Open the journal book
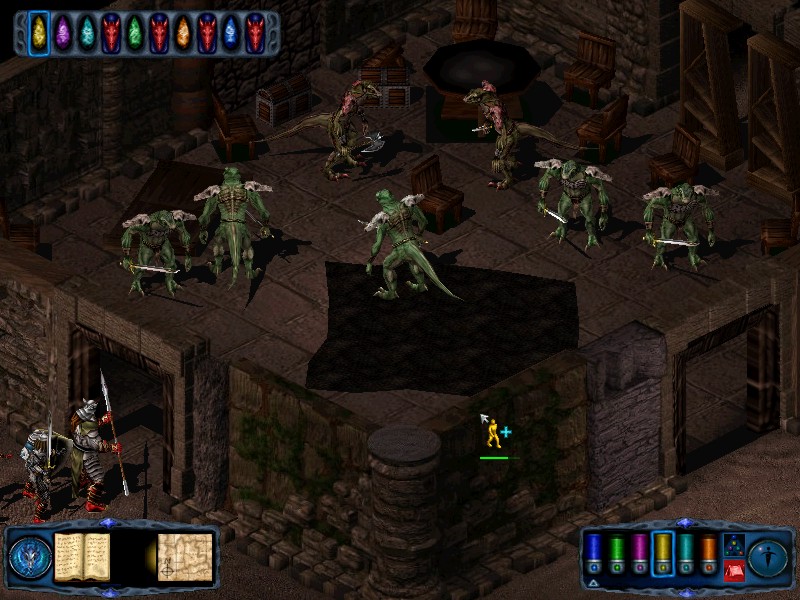The height and width of the screenshot is (600, 800). 81,556
